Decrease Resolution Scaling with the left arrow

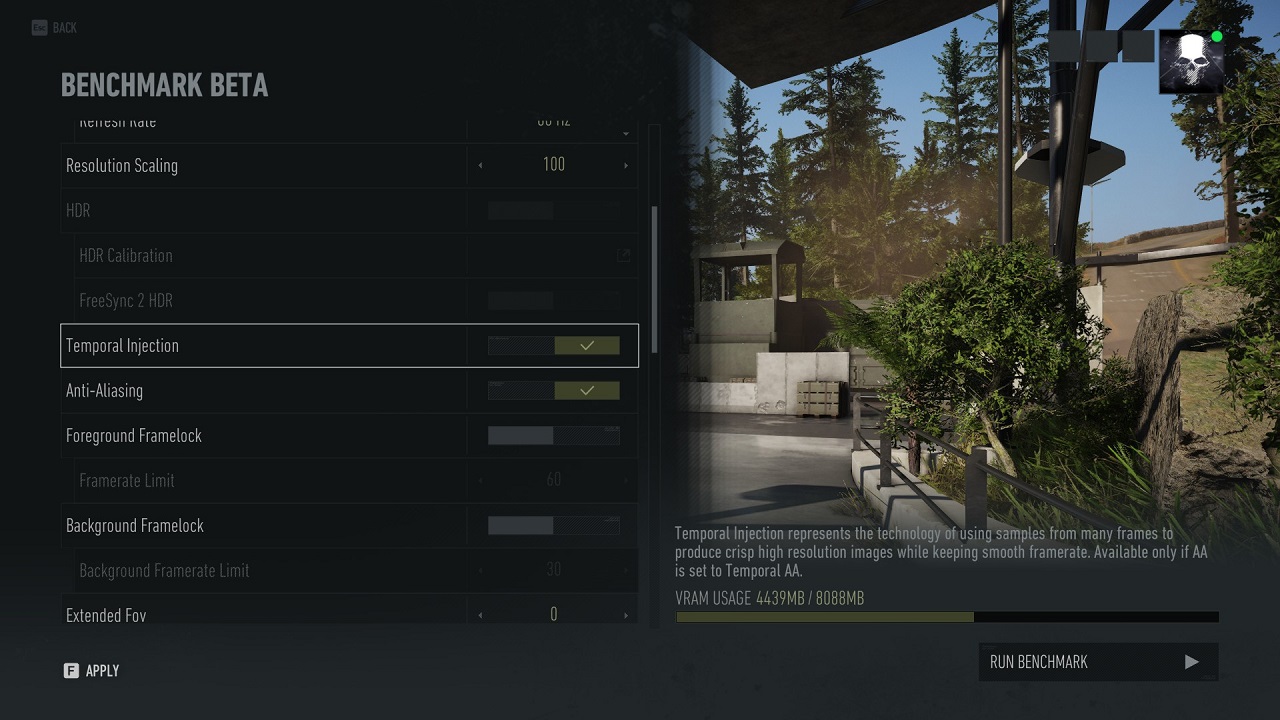pyautogui.click(x=481, y=166)
